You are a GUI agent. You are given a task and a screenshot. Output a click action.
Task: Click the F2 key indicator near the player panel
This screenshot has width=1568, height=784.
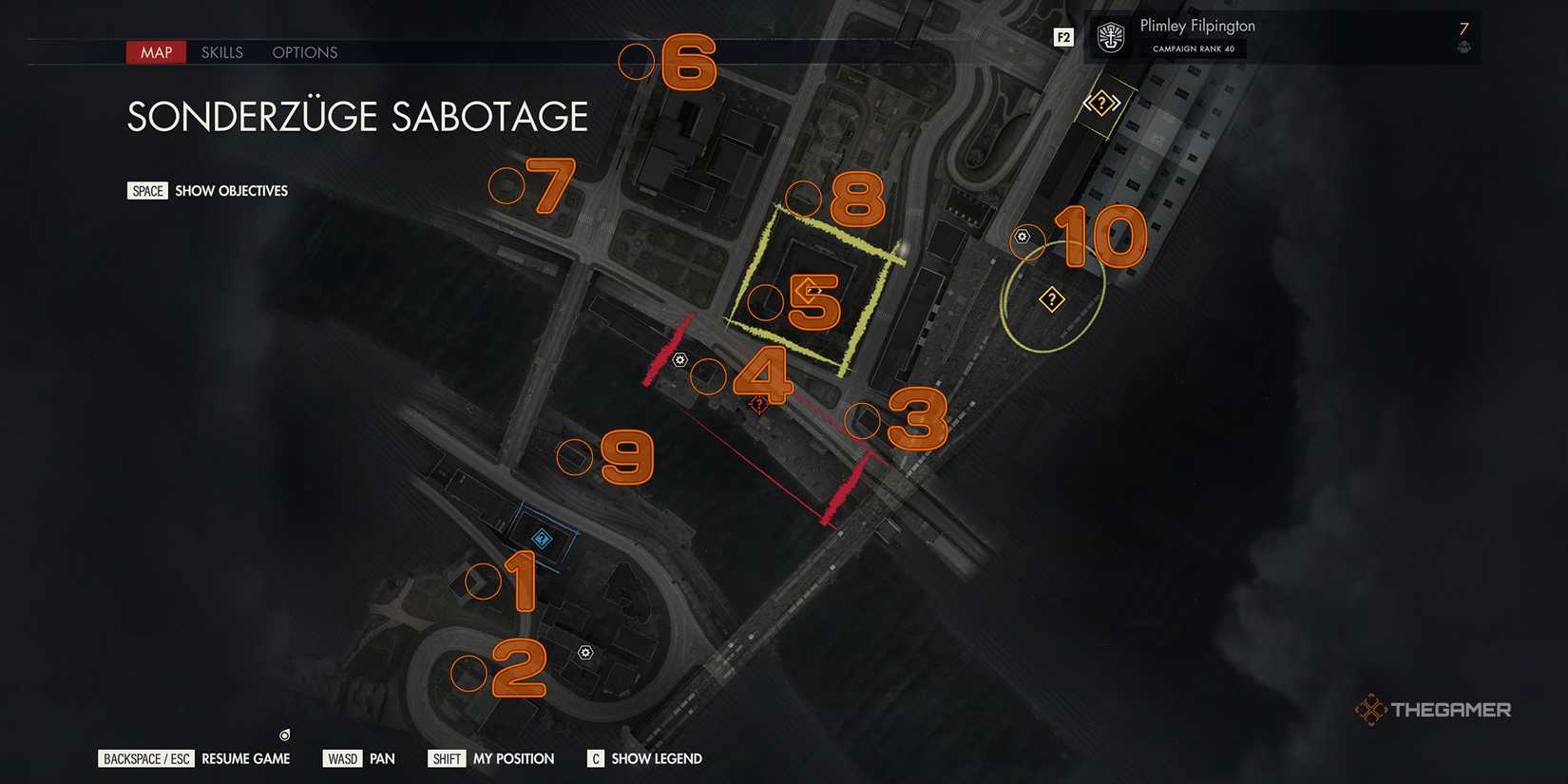(x=1063, y=37)
